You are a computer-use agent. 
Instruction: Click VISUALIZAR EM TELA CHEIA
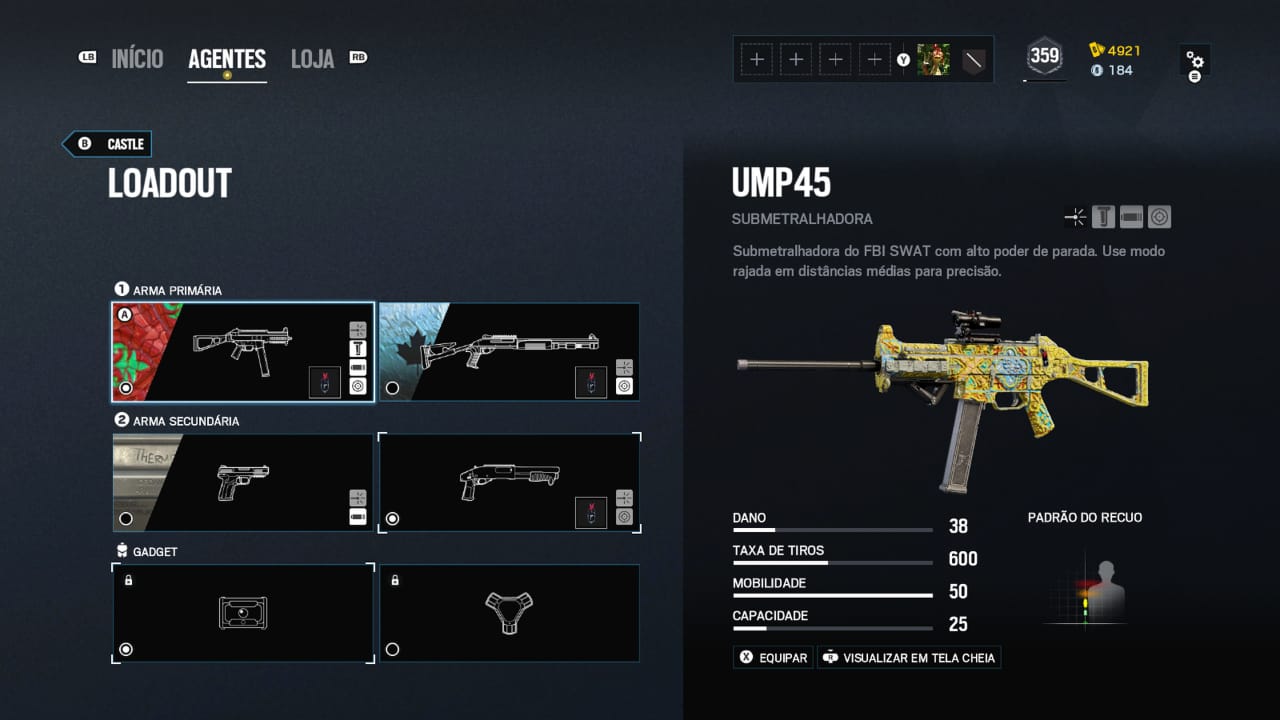[x=908, y=657]
